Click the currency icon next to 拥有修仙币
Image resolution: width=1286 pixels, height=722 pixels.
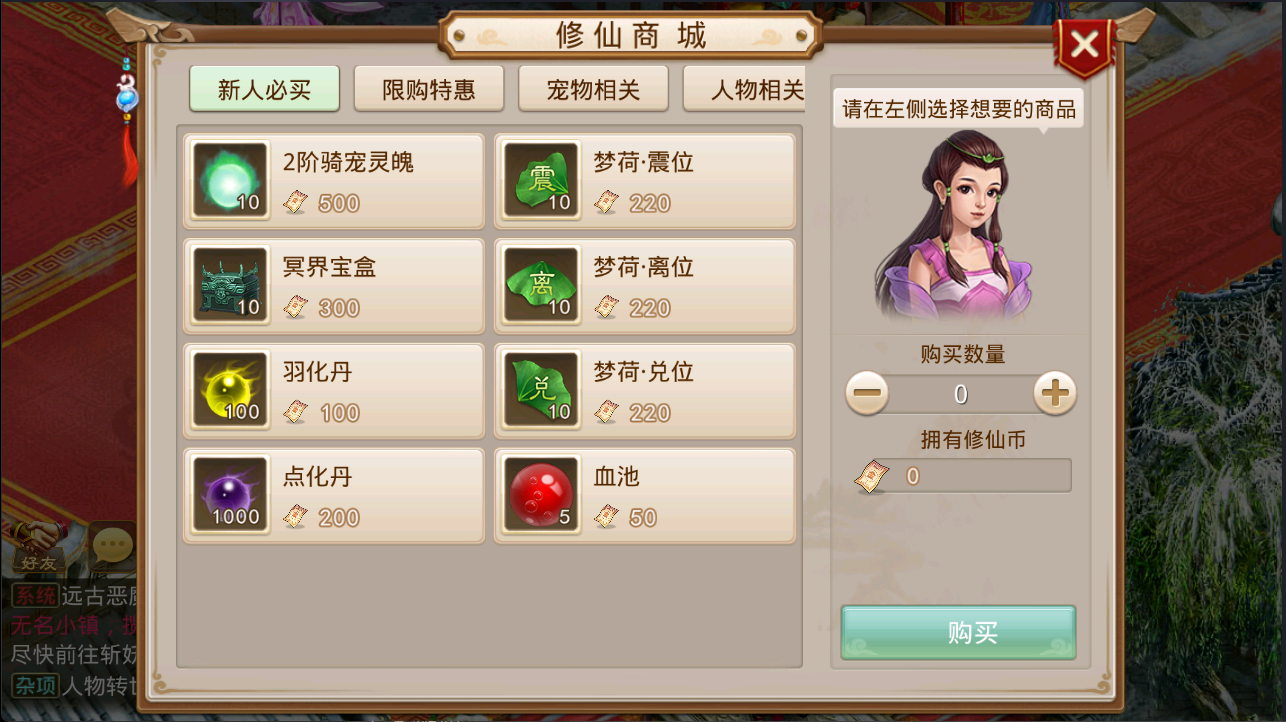(x=871, y=475)
